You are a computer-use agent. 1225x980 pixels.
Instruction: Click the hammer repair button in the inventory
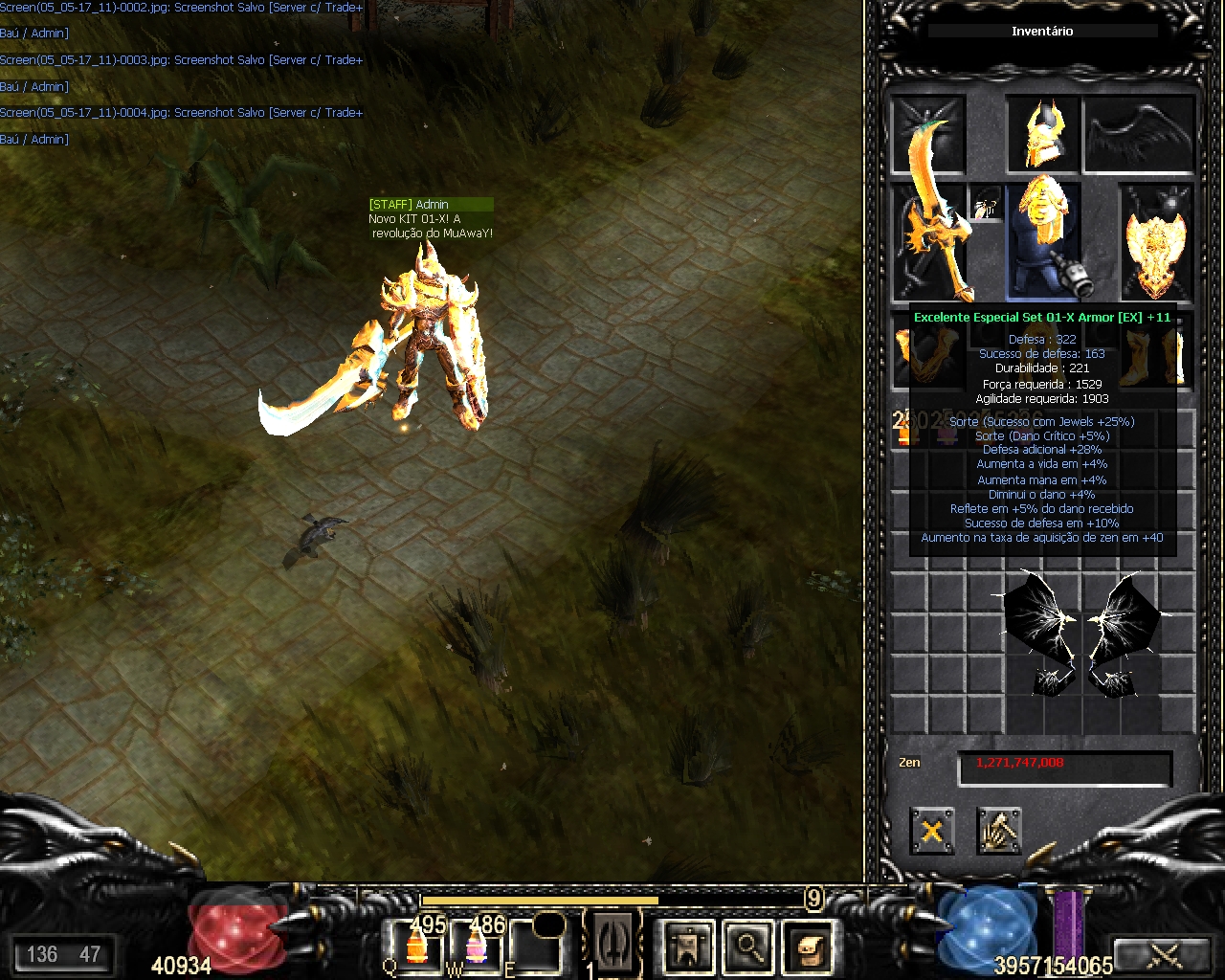click(998, 830)
